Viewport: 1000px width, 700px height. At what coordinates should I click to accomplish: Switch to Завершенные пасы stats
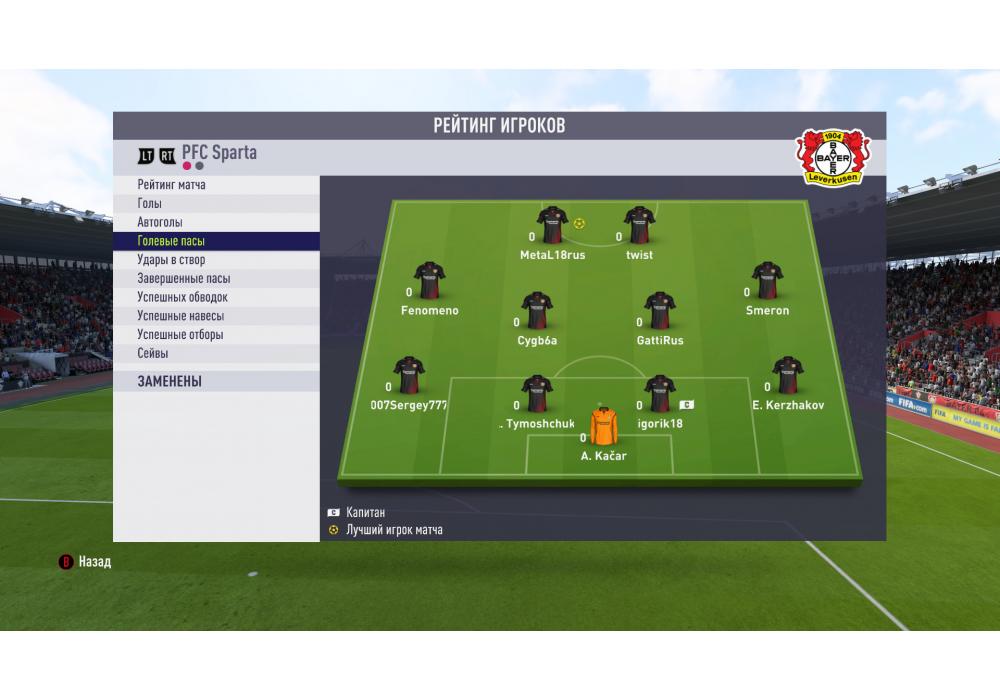click(x=216, y=279)
